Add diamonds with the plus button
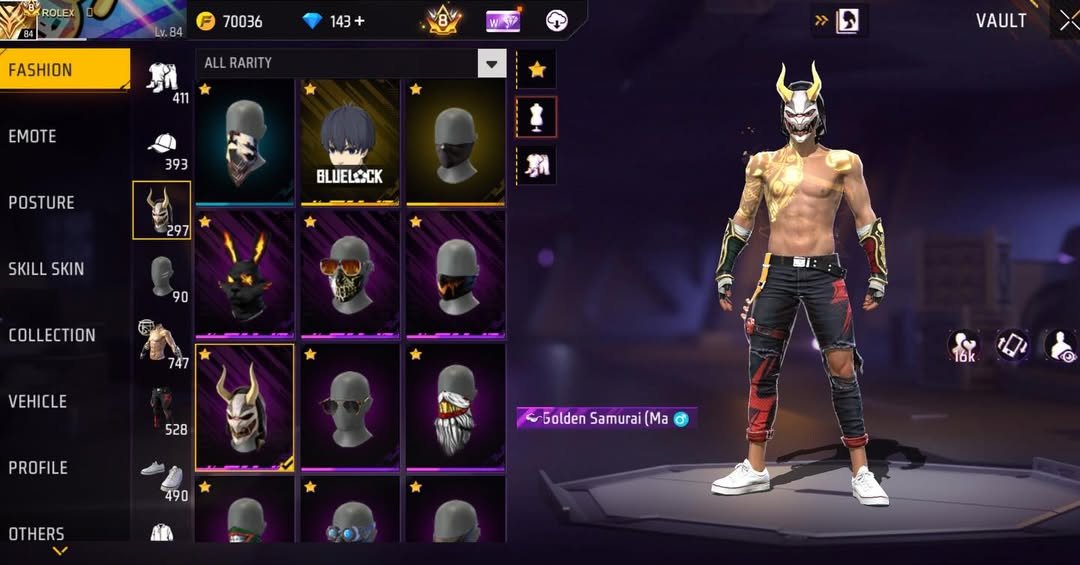1080x565 pixels. tap(359, 21)
